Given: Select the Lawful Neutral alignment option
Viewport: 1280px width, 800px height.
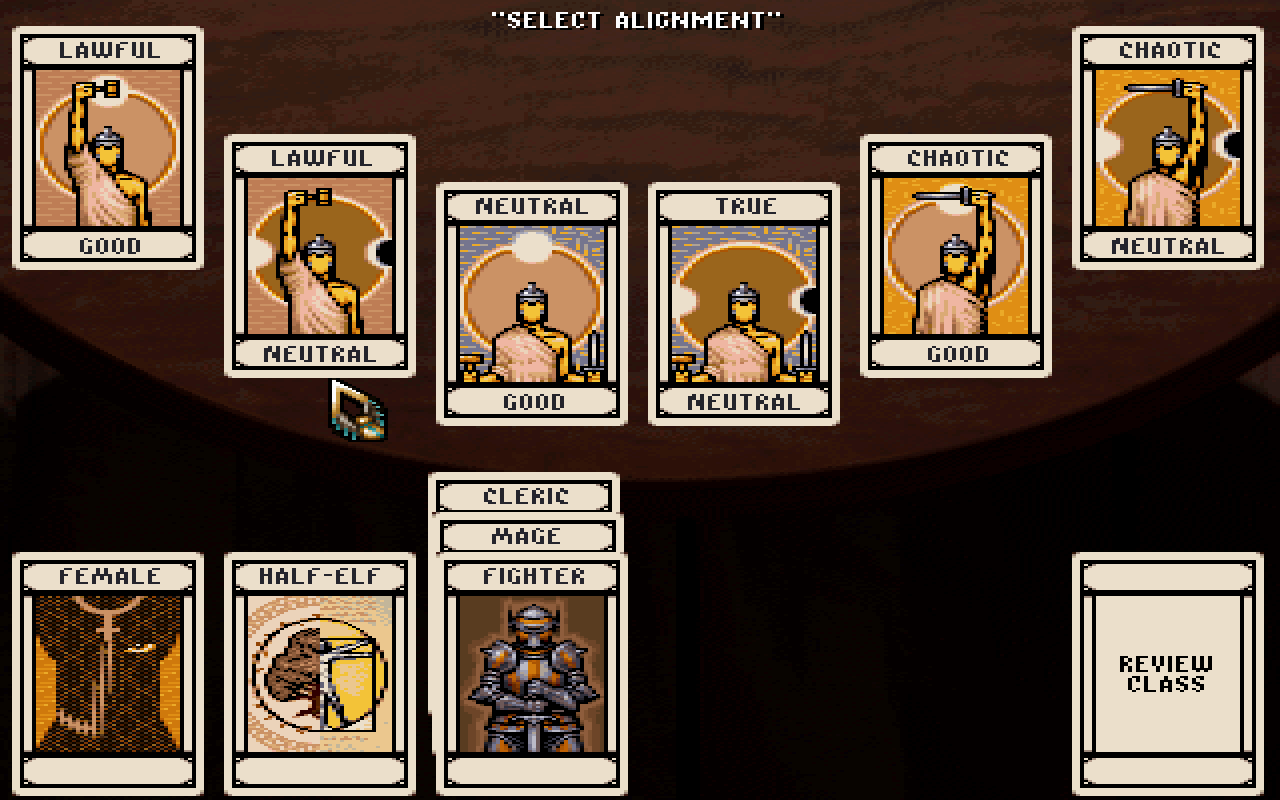Looking at the screenshot, I should click(x=320, y=255).
